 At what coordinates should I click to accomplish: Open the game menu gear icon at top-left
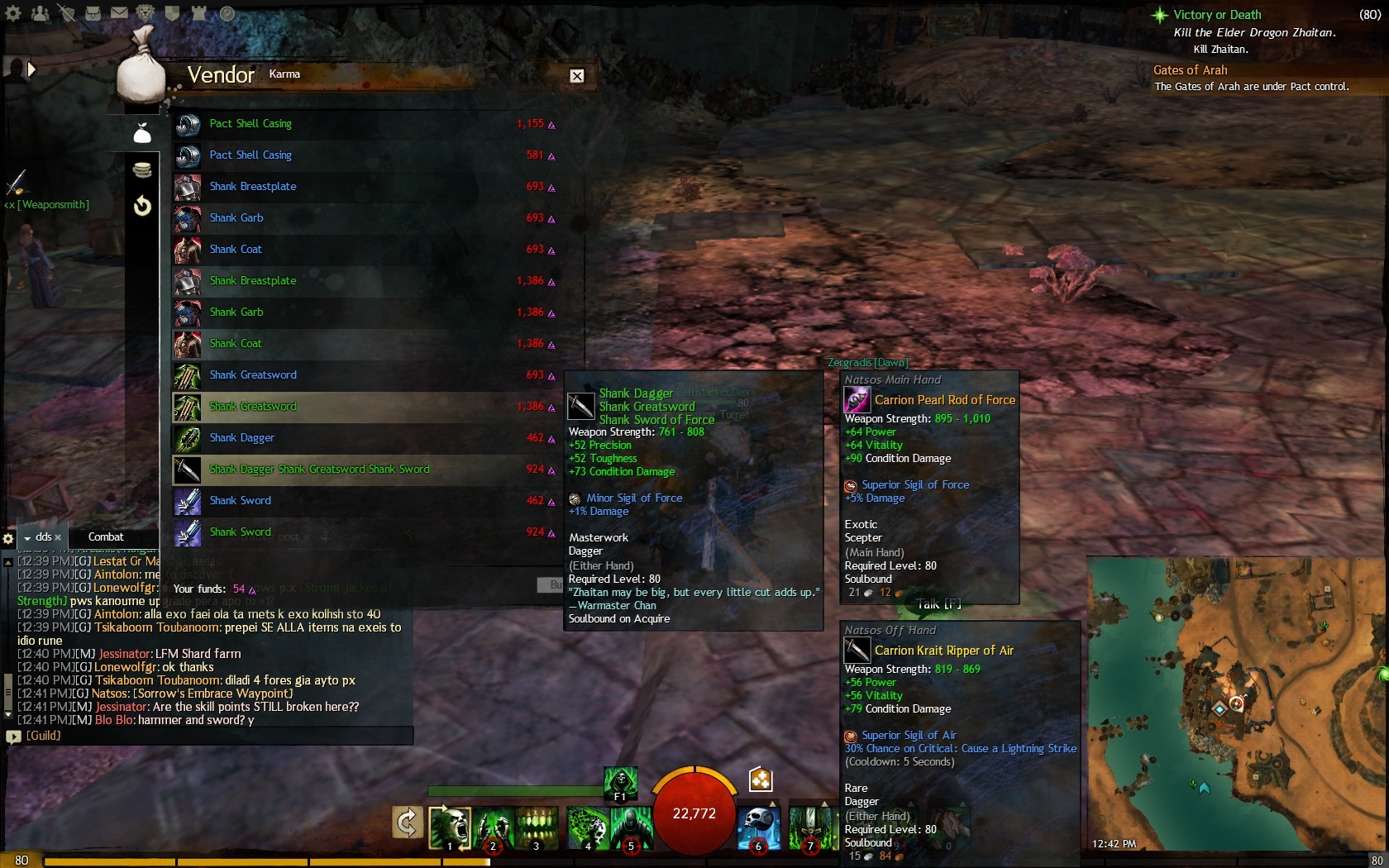[13, 13]
